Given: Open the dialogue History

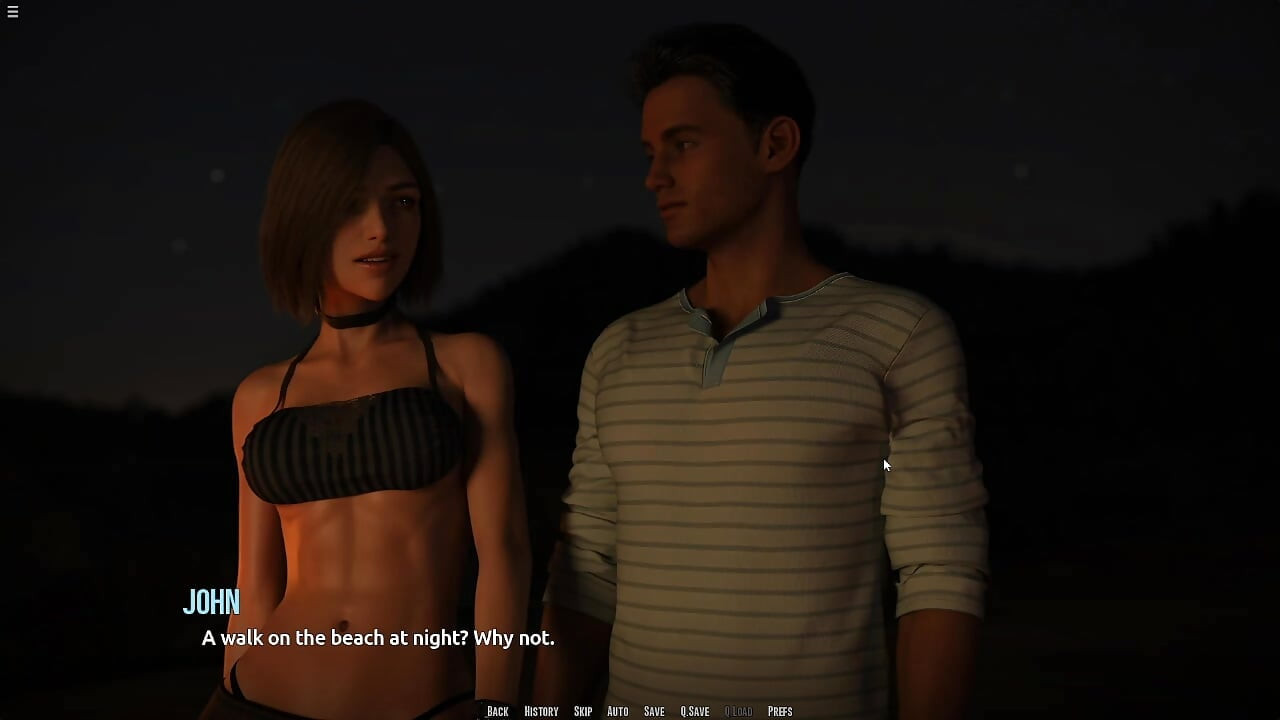Looking at the screenshot, I should tap(541, 711).
